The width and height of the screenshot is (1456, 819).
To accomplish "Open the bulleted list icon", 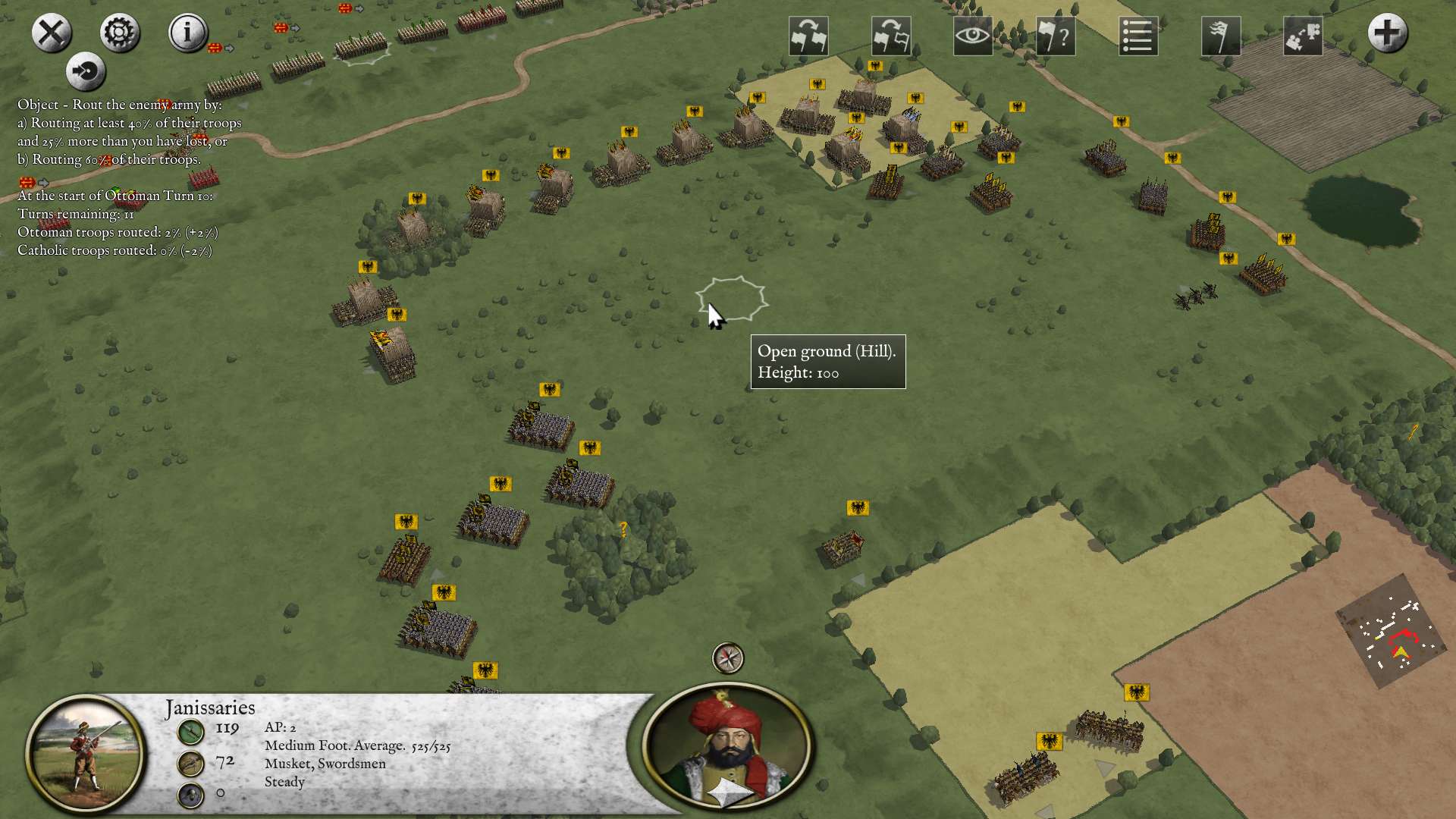I will point(1138,36).
